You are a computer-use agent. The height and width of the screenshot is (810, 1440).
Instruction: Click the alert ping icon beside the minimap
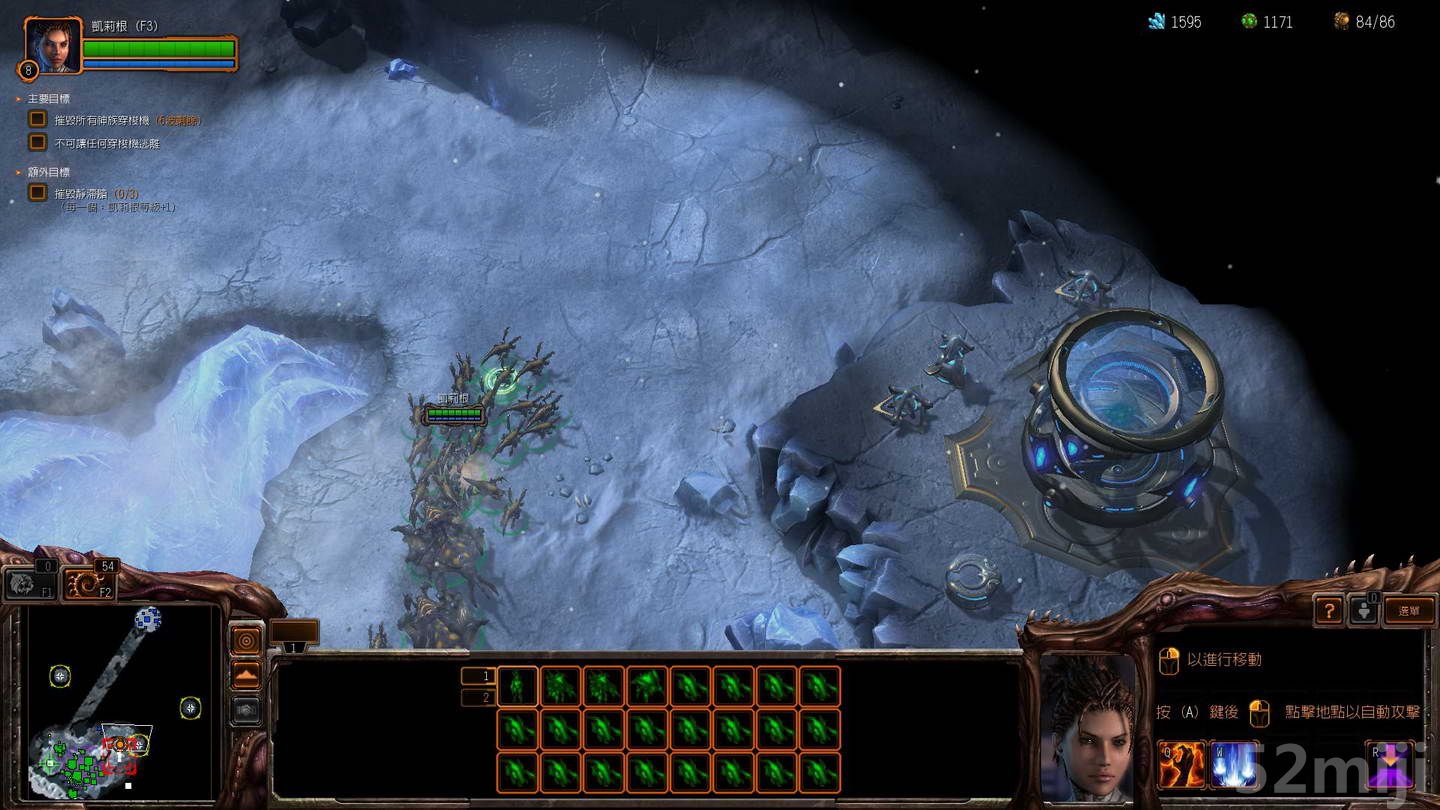246,640
